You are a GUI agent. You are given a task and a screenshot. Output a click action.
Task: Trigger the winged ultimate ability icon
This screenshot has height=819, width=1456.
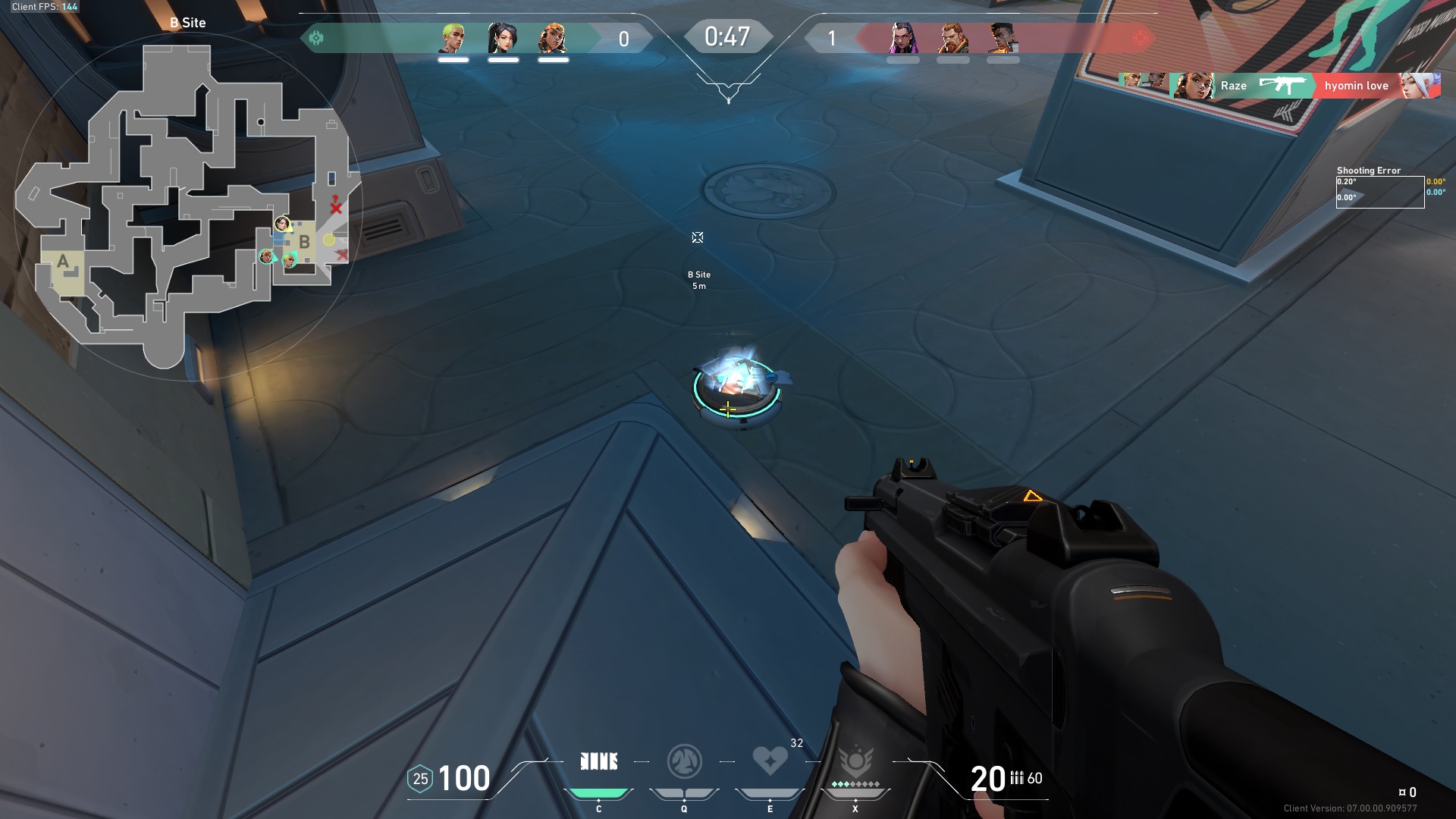pos(855,761)
